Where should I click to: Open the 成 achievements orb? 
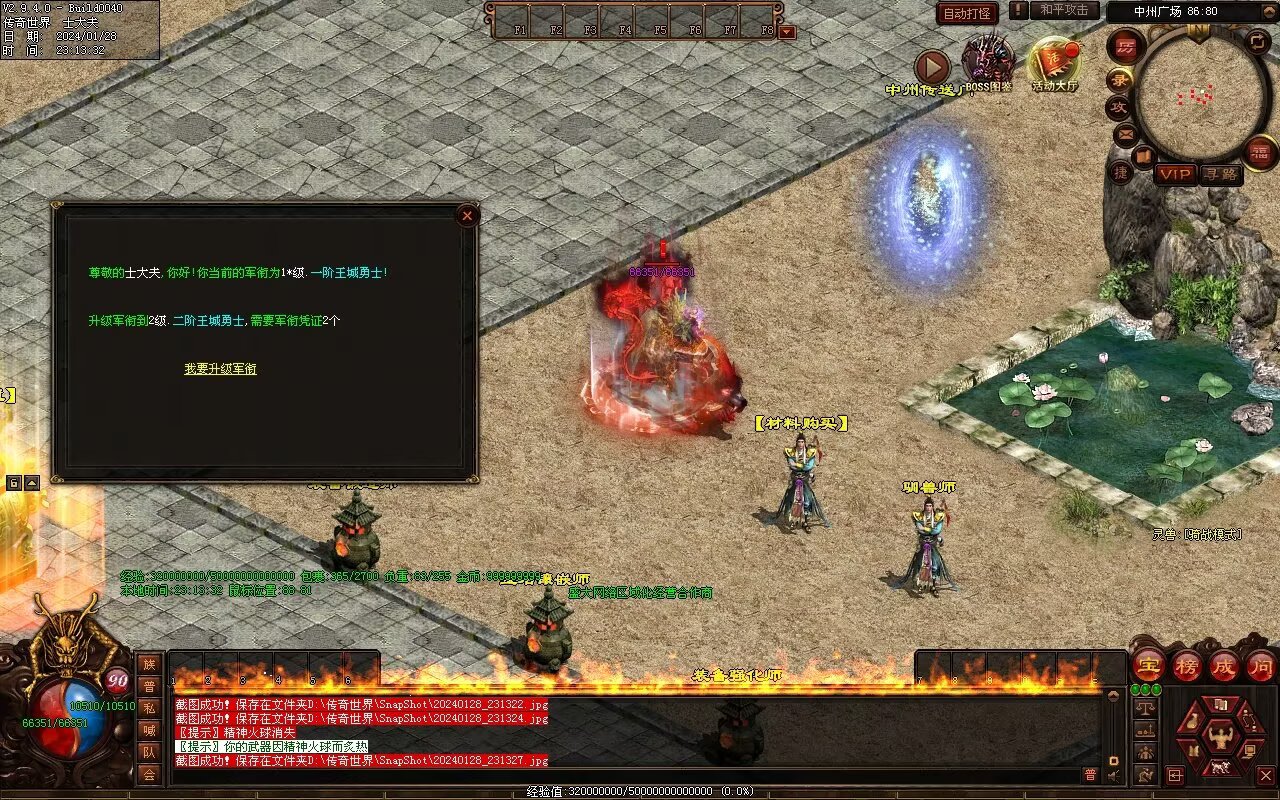(x=1224, y=665)
